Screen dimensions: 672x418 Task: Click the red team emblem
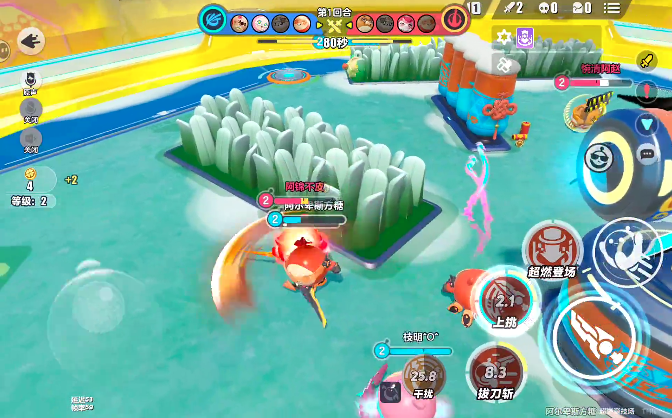454,18
